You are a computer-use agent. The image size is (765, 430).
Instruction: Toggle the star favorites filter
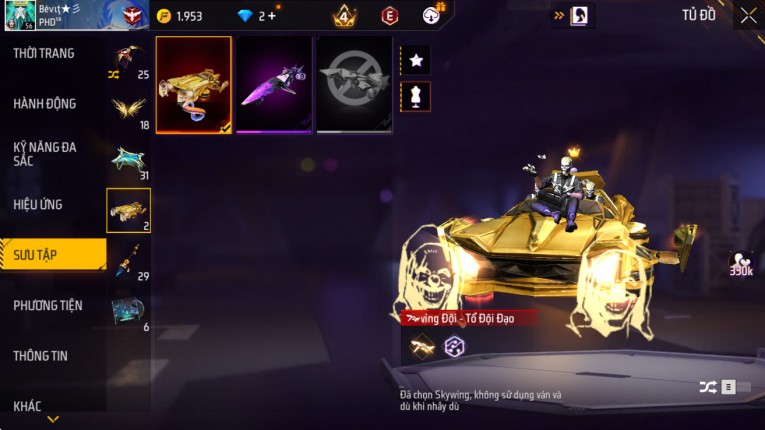[x=416, y=61]
